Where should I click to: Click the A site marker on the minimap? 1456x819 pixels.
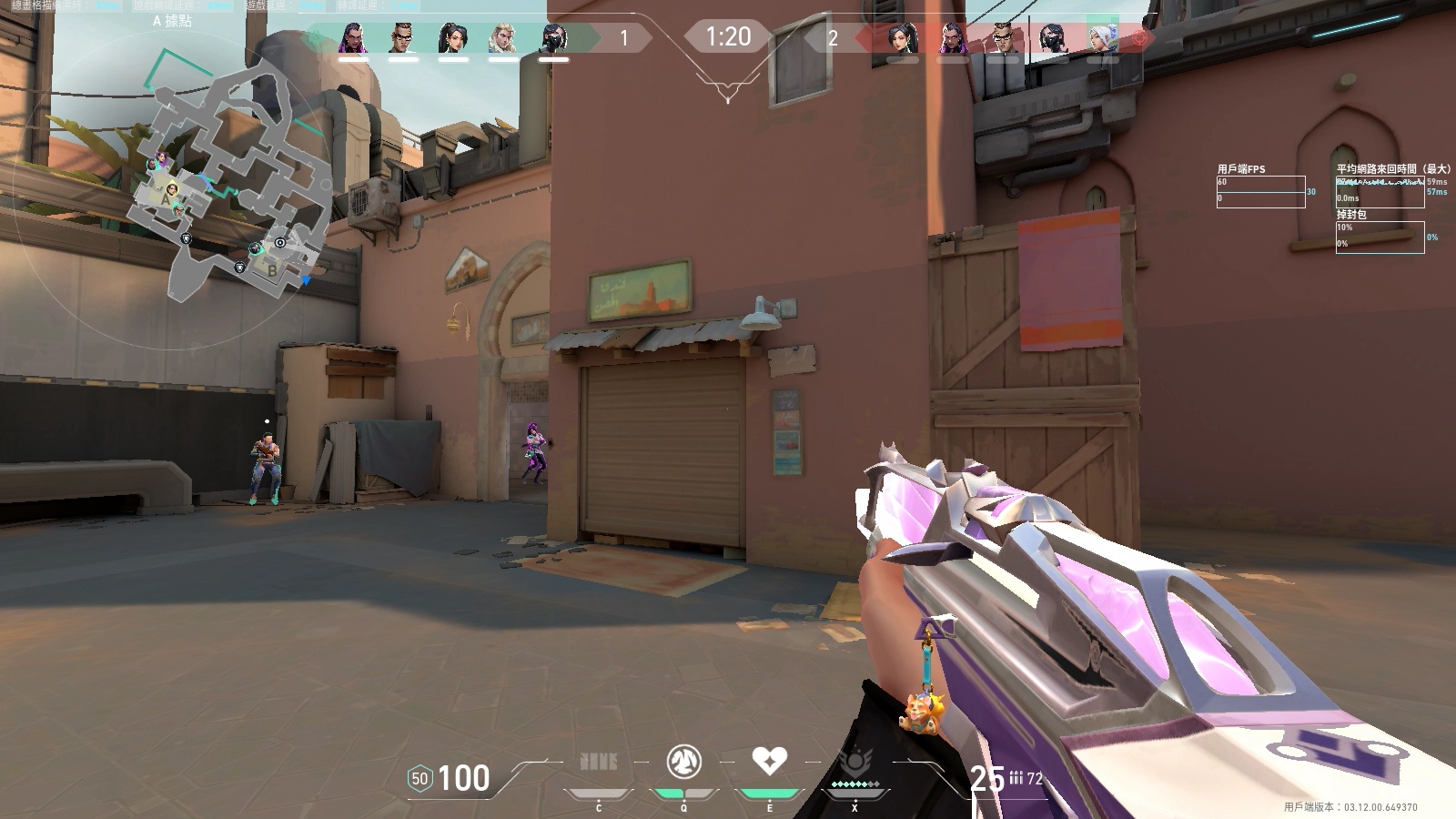(x=166, y=197)
